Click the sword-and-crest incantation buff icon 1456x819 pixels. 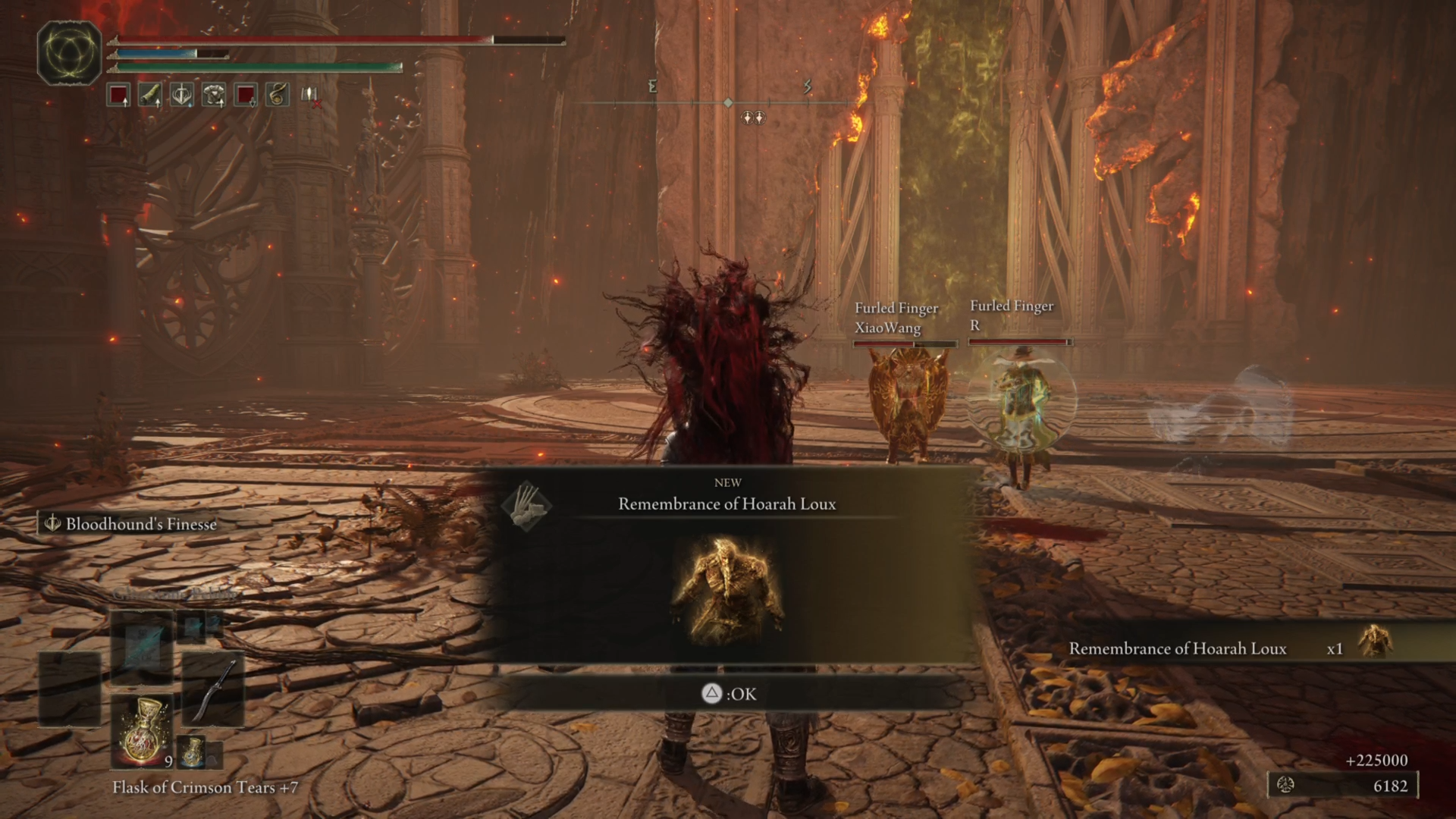(182, 95)
